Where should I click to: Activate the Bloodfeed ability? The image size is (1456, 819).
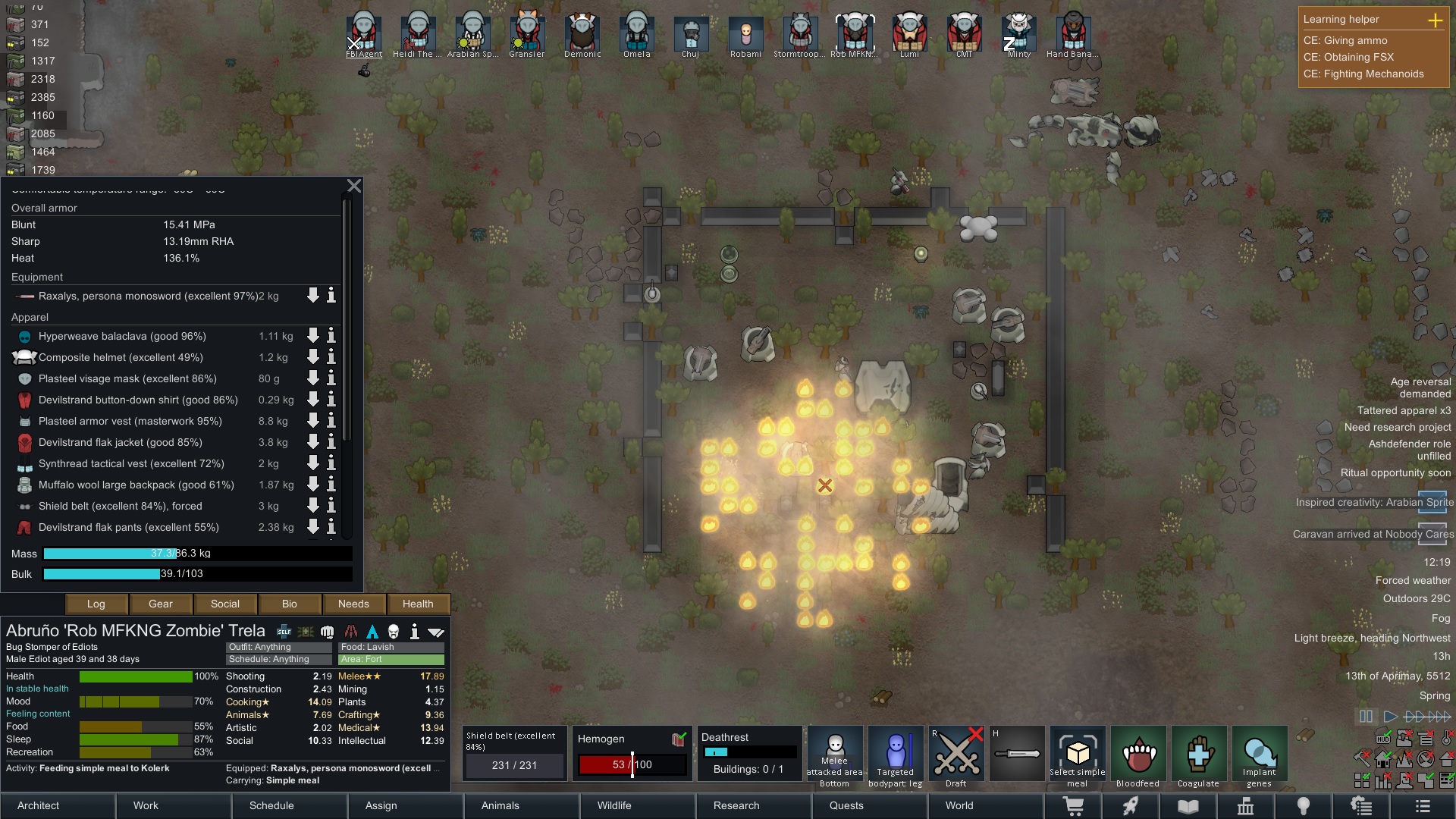click(1137, 756)
